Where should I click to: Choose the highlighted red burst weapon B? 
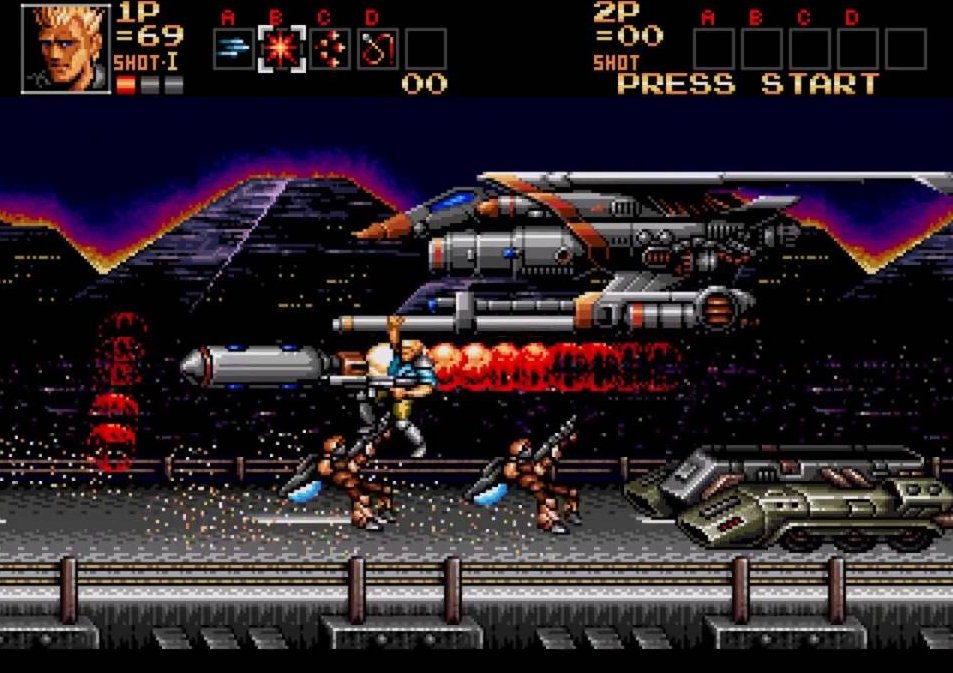281,49
